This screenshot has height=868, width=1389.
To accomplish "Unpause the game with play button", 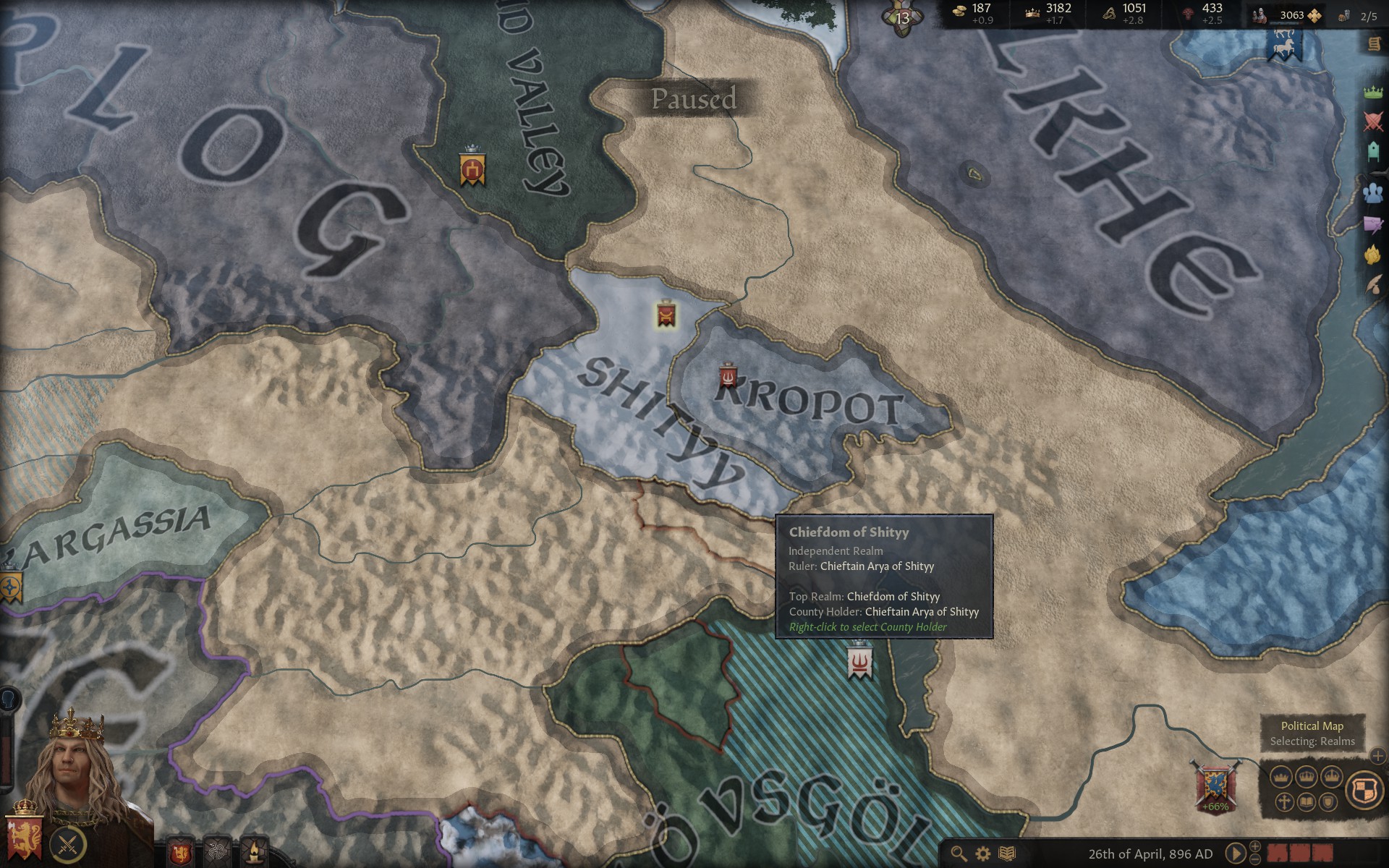I will pos(1235,854).
